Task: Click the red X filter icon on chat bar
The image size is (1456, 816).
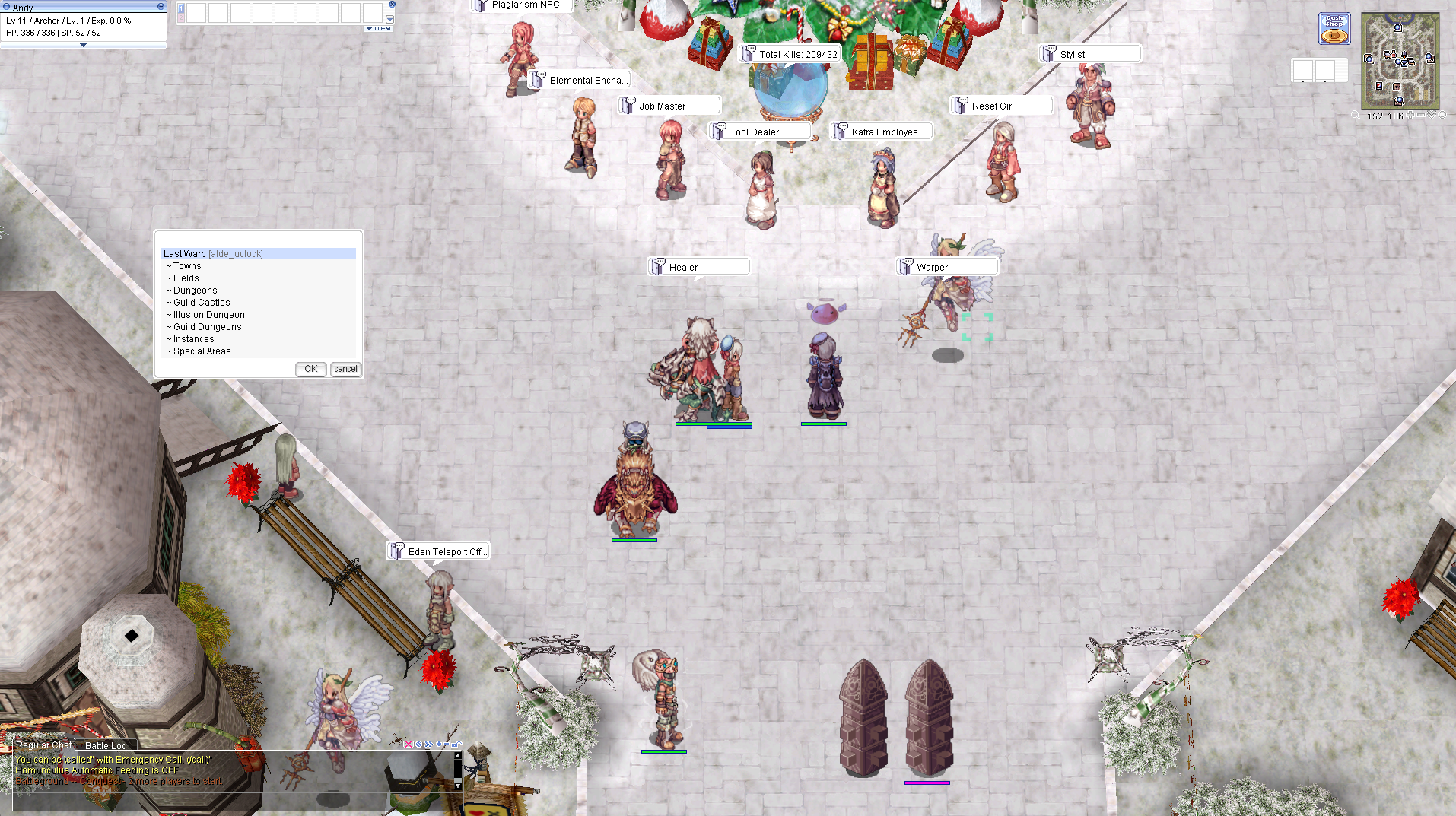Action: pyautogui.click(x=409, y=745)
